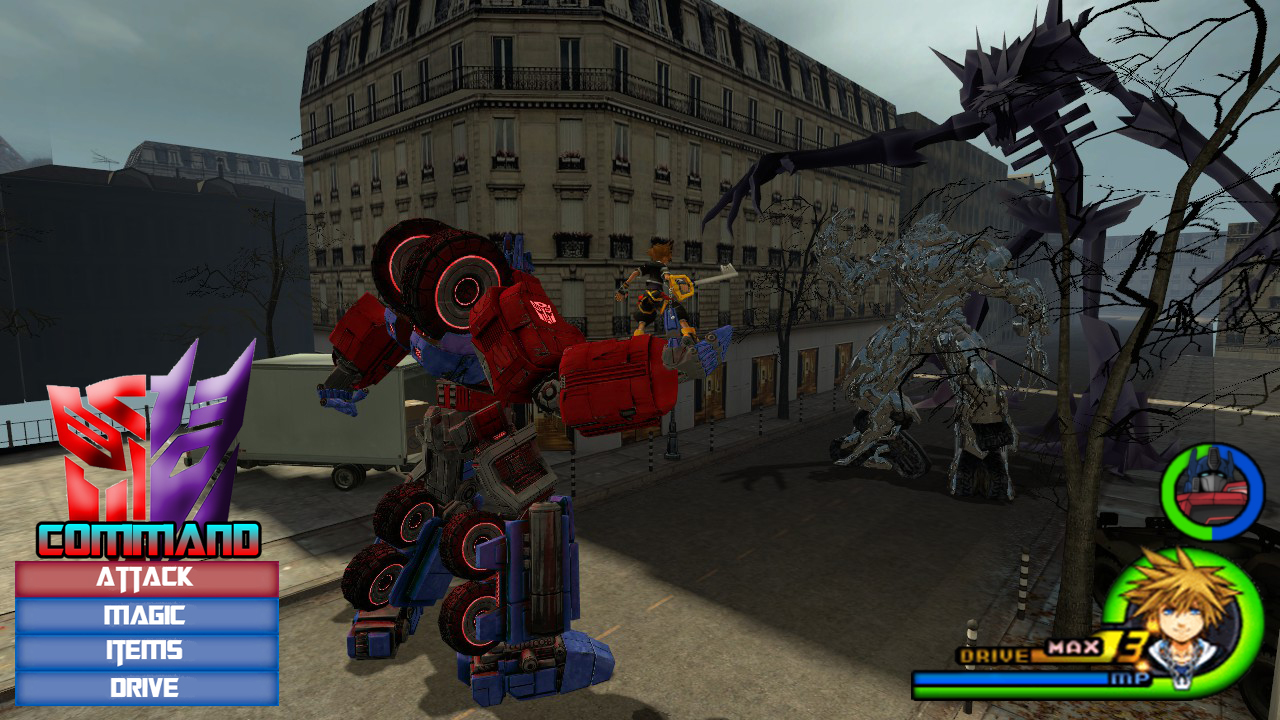Open the Items command option
This screenshot has height=720, width=1280.
pyautogui.click(x=143, y=651)
